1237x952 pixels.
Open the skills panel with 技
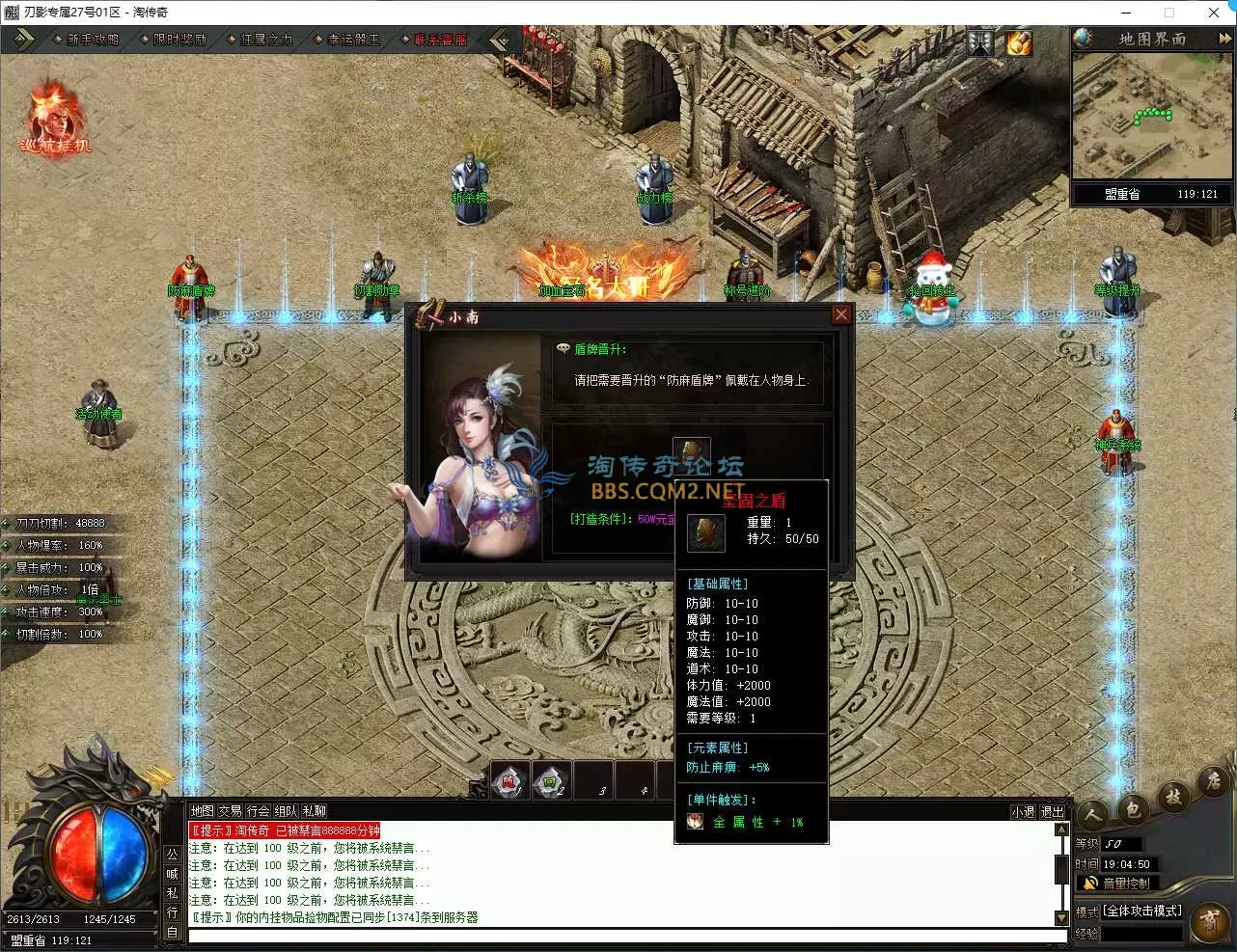click(1173, 796)
